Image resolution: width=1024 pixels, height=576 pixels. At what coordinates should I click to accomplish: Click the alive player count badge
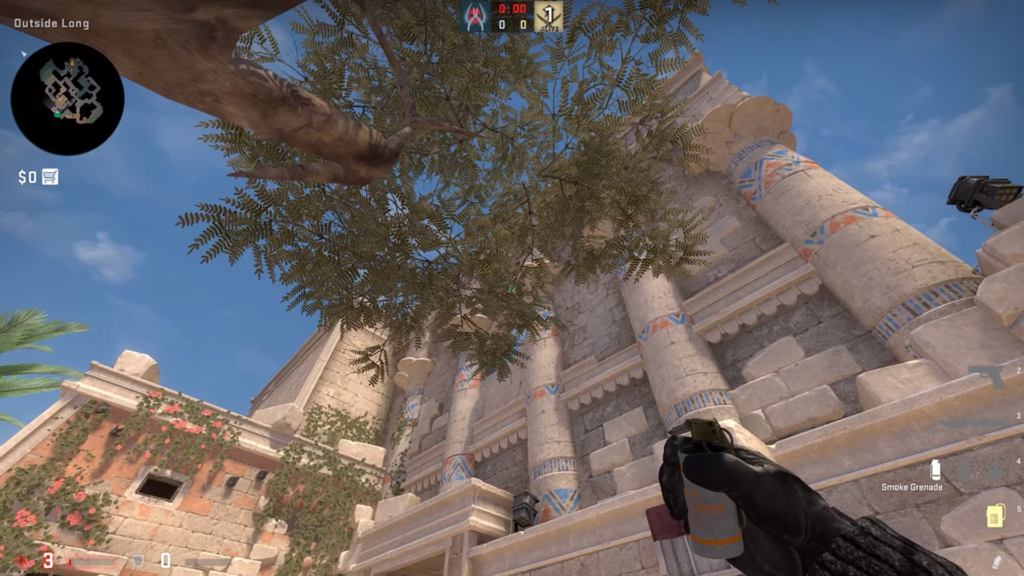coord(548,16)
